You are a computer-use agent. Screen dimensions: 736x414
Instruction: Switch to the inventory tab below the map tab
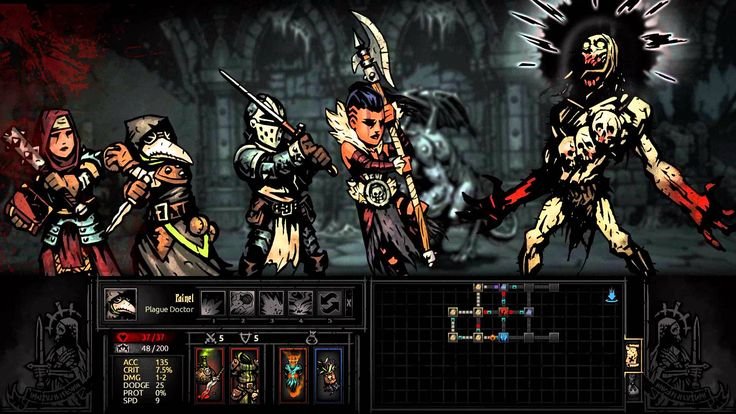(x=631, y=384)
